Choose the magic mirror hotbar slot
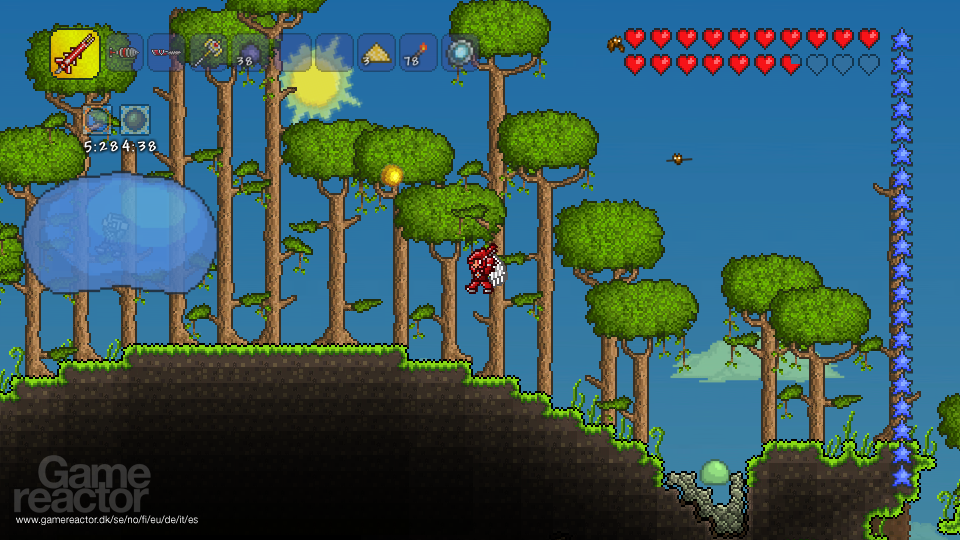960x540 pixels. 461,52
